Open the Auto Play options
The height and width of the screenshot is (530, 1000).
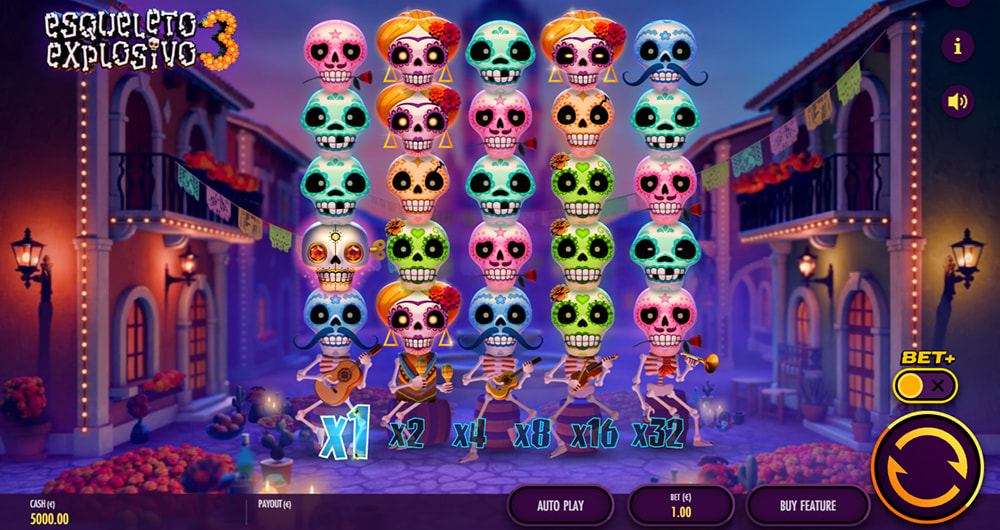coord(560,505)
